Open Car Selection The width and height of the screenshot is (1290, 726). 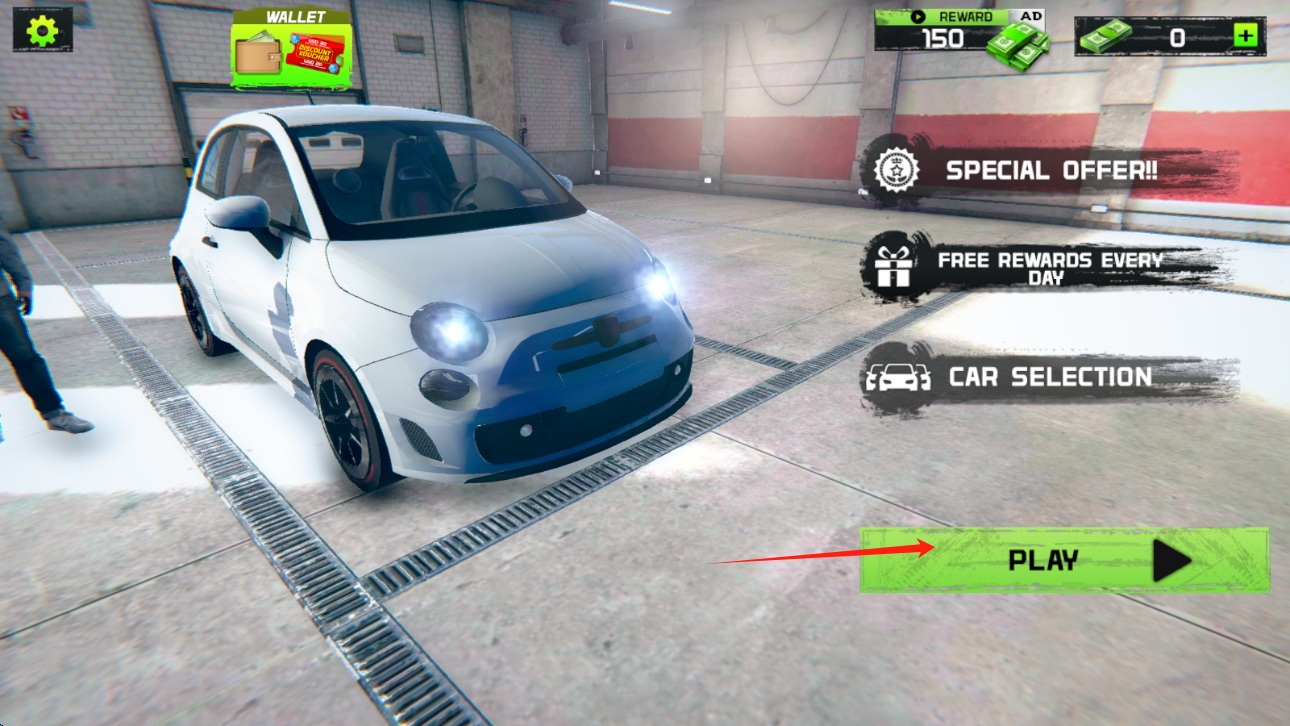1048,377
